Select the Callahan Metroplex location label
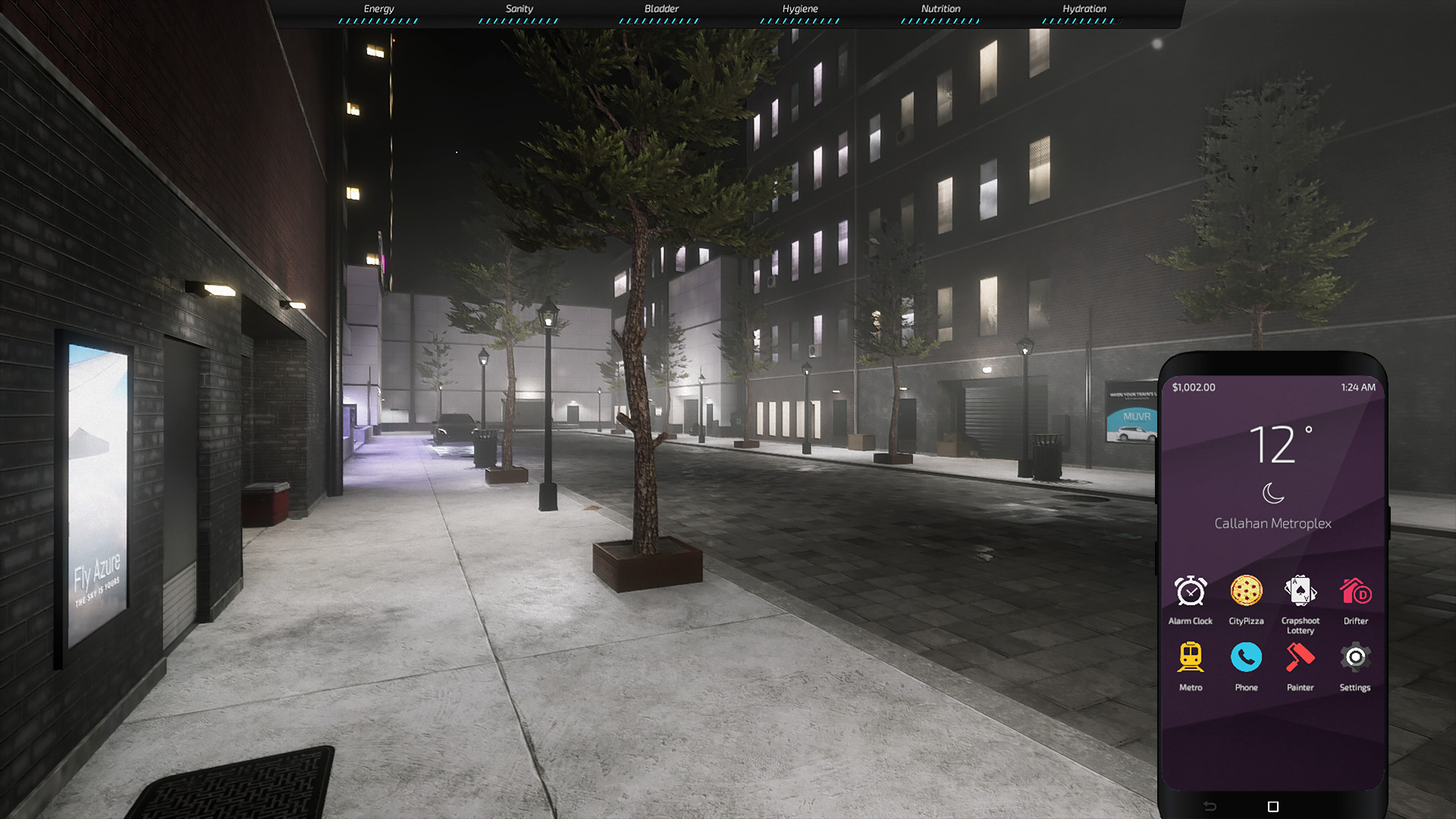This screenshot has width=1456, height=819. (x=1273, y=523)
